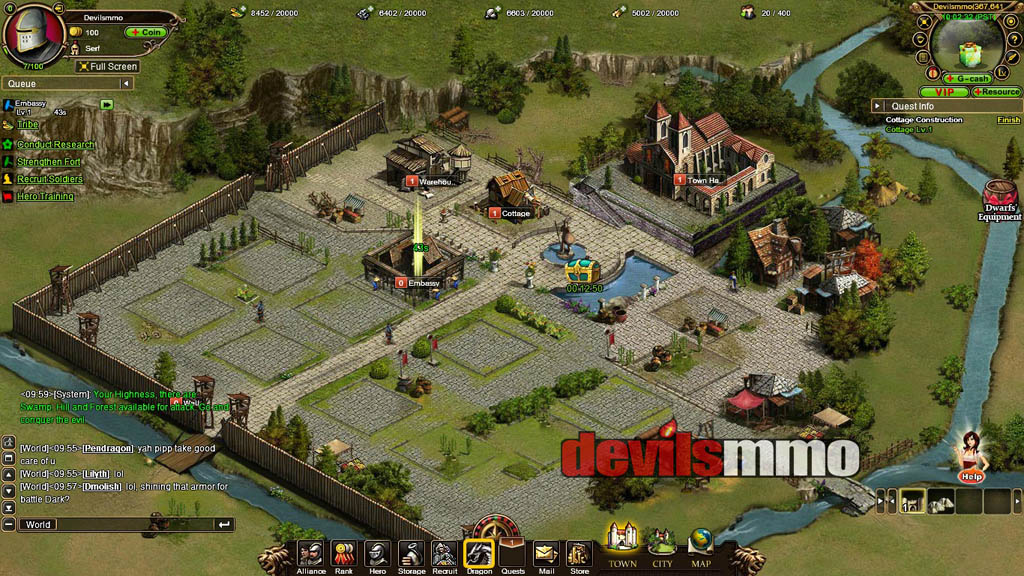Open the Quests log
This screenshot has height=576, width=1024.
point(512,555)
